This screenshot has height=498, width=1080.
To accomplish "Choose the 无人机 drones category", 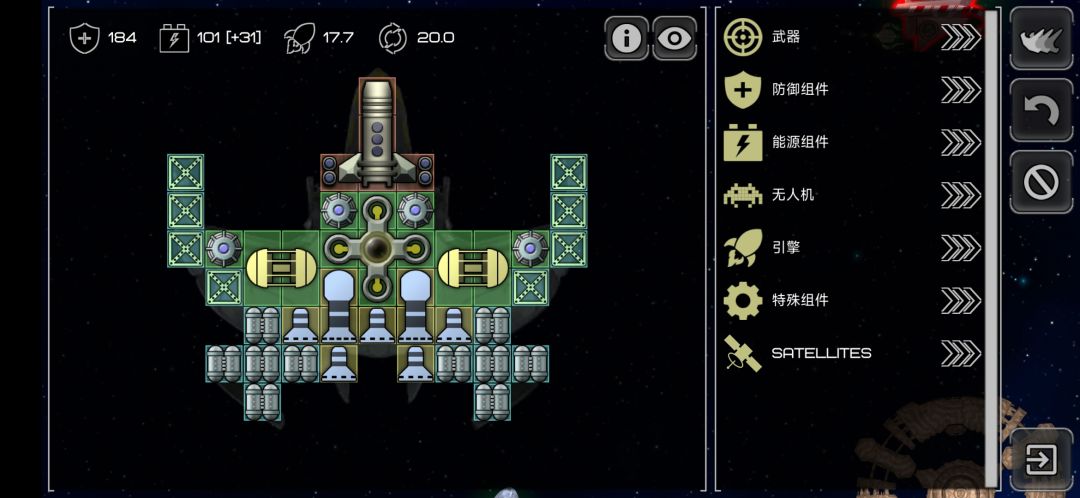I will 850,194.
